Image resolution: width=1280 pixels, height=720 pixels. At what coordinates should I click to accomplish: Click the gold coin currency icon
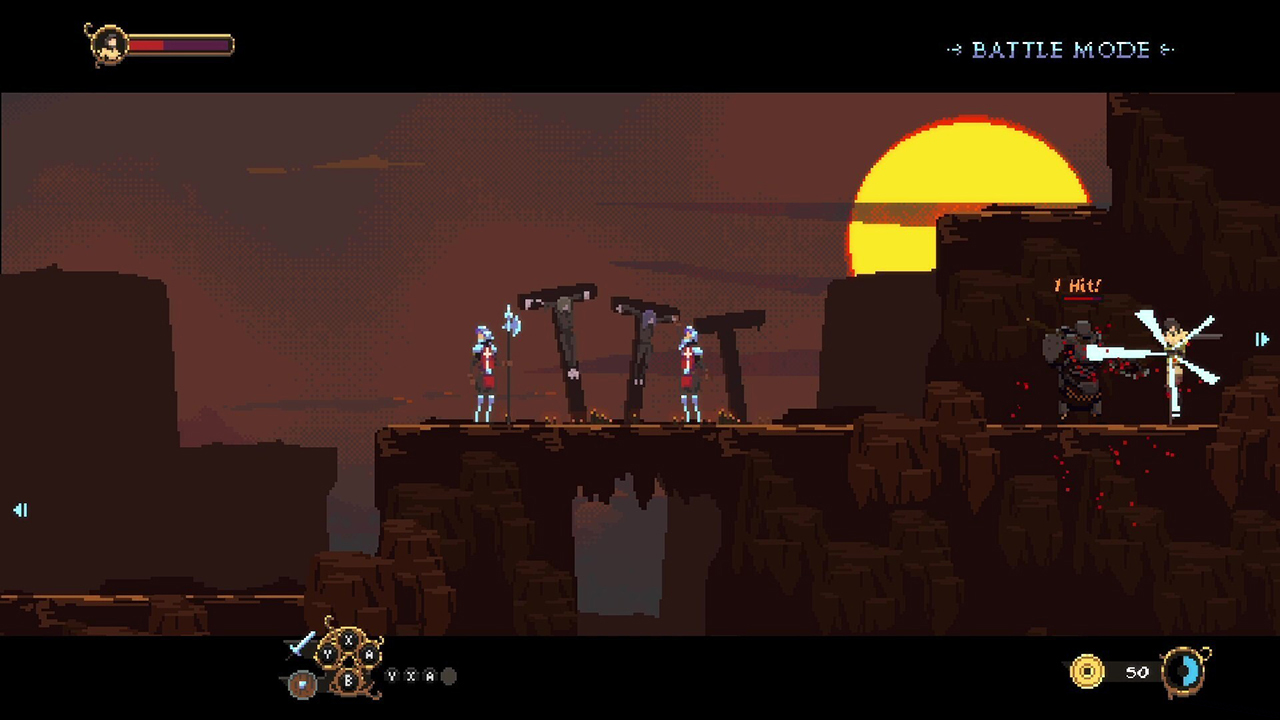pyautogui.click(x=1090, y=672)
